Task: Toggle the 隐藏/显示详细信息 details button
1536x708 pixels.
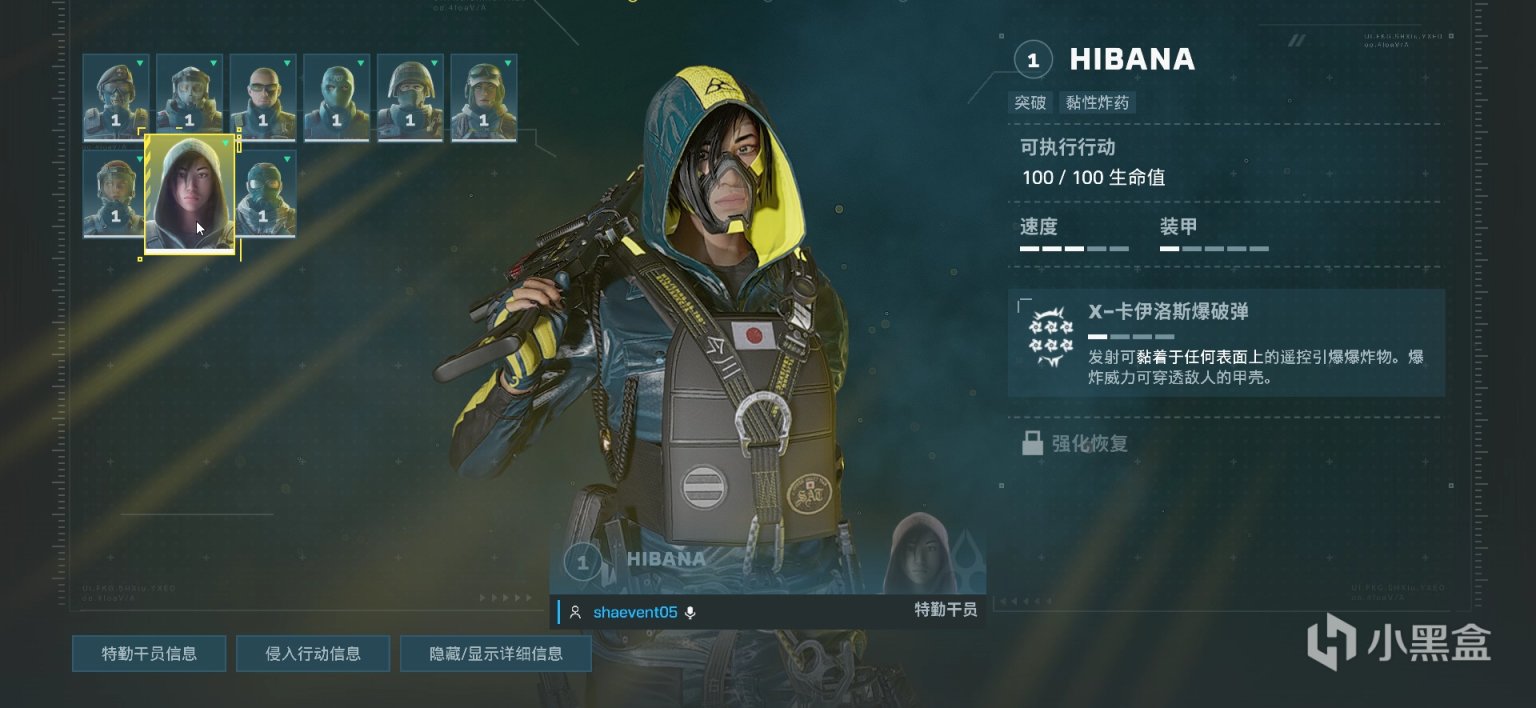Action: (x=496, y=654)
